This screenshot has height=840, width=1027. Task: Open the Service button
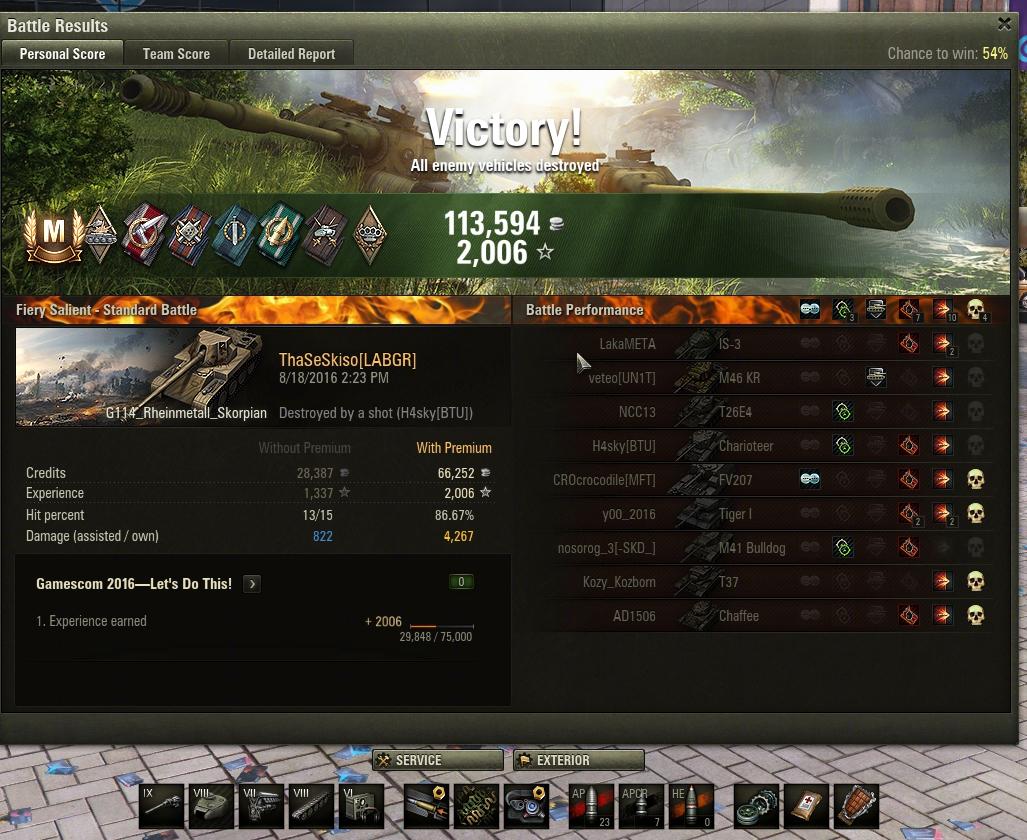[x=437, y=760]
